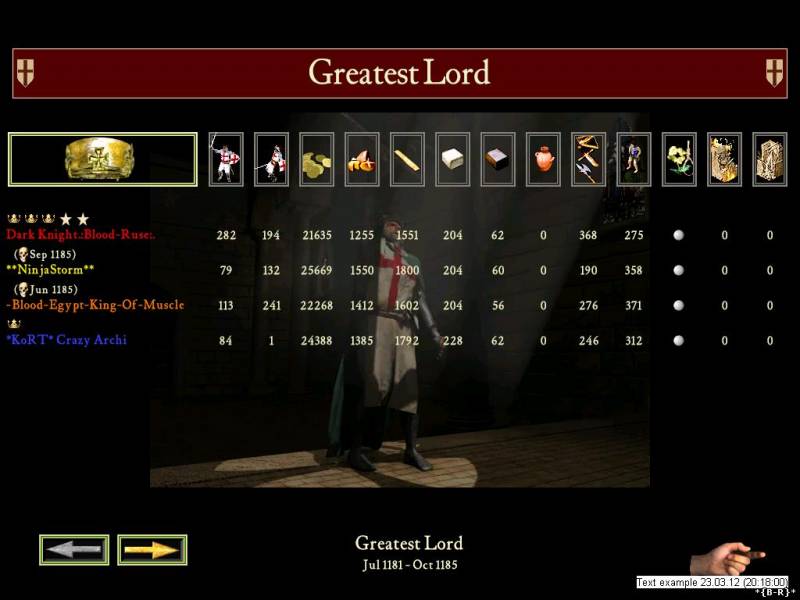
Task: Choose the **NinjaStorm** player row
Action: click(50, 270)
